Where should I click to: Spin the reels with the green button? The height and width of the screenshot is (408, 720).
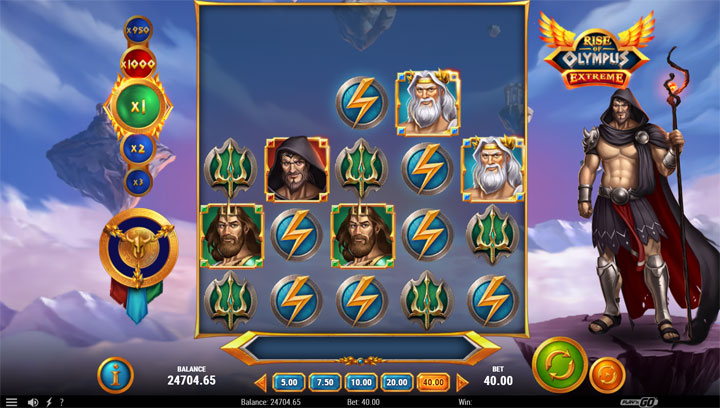point(560,366)
